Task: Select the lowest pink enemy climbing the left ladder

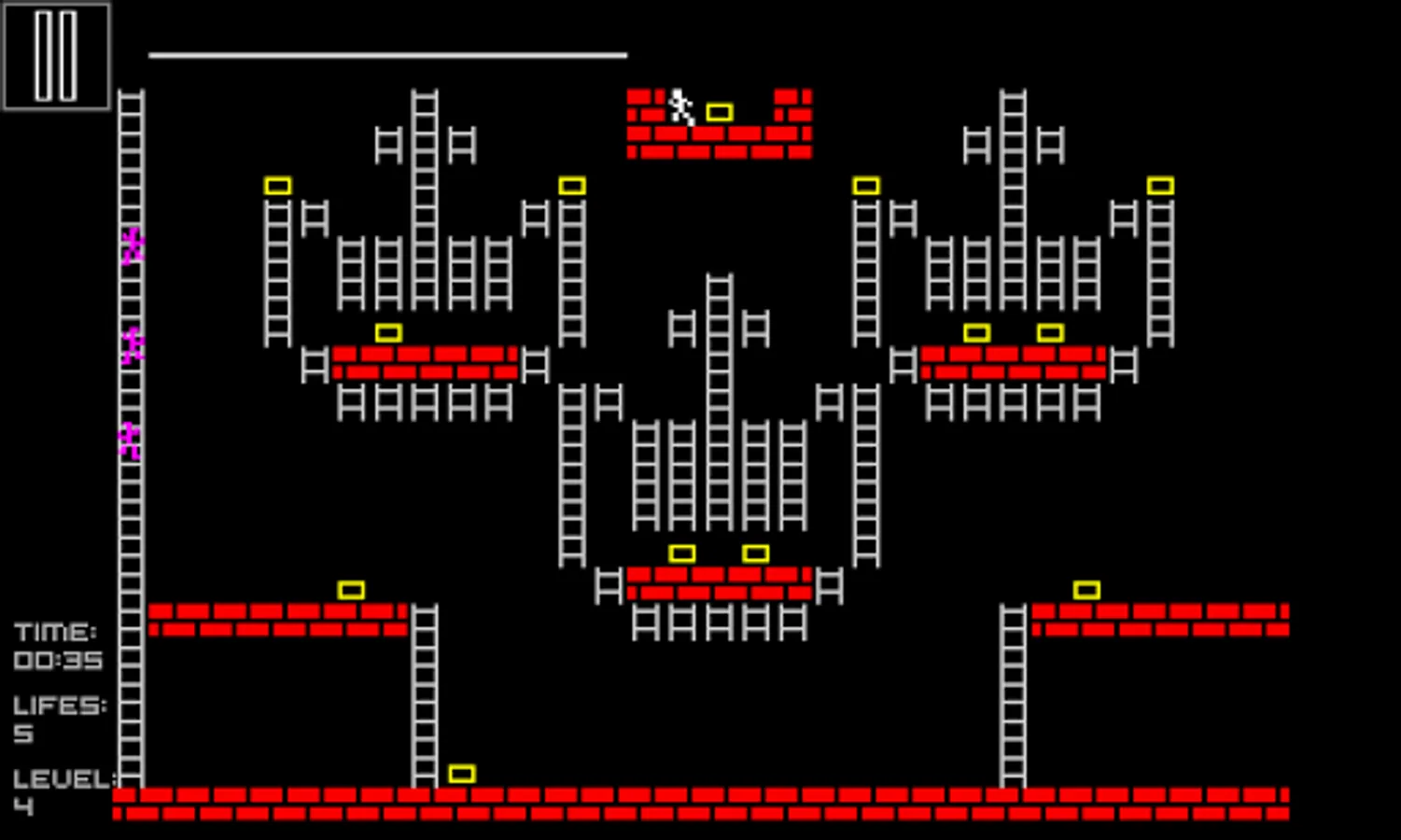Action: tap(131, 441)
